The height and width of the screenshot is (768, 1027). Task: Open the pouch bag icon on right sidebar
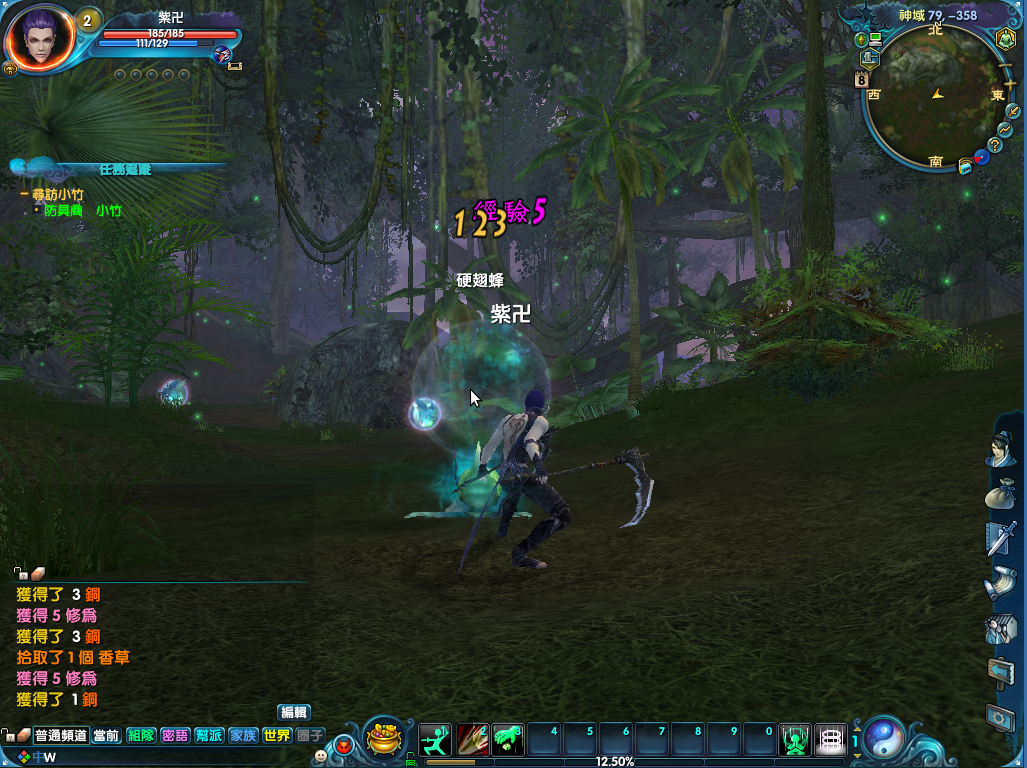coord(1000,494)
